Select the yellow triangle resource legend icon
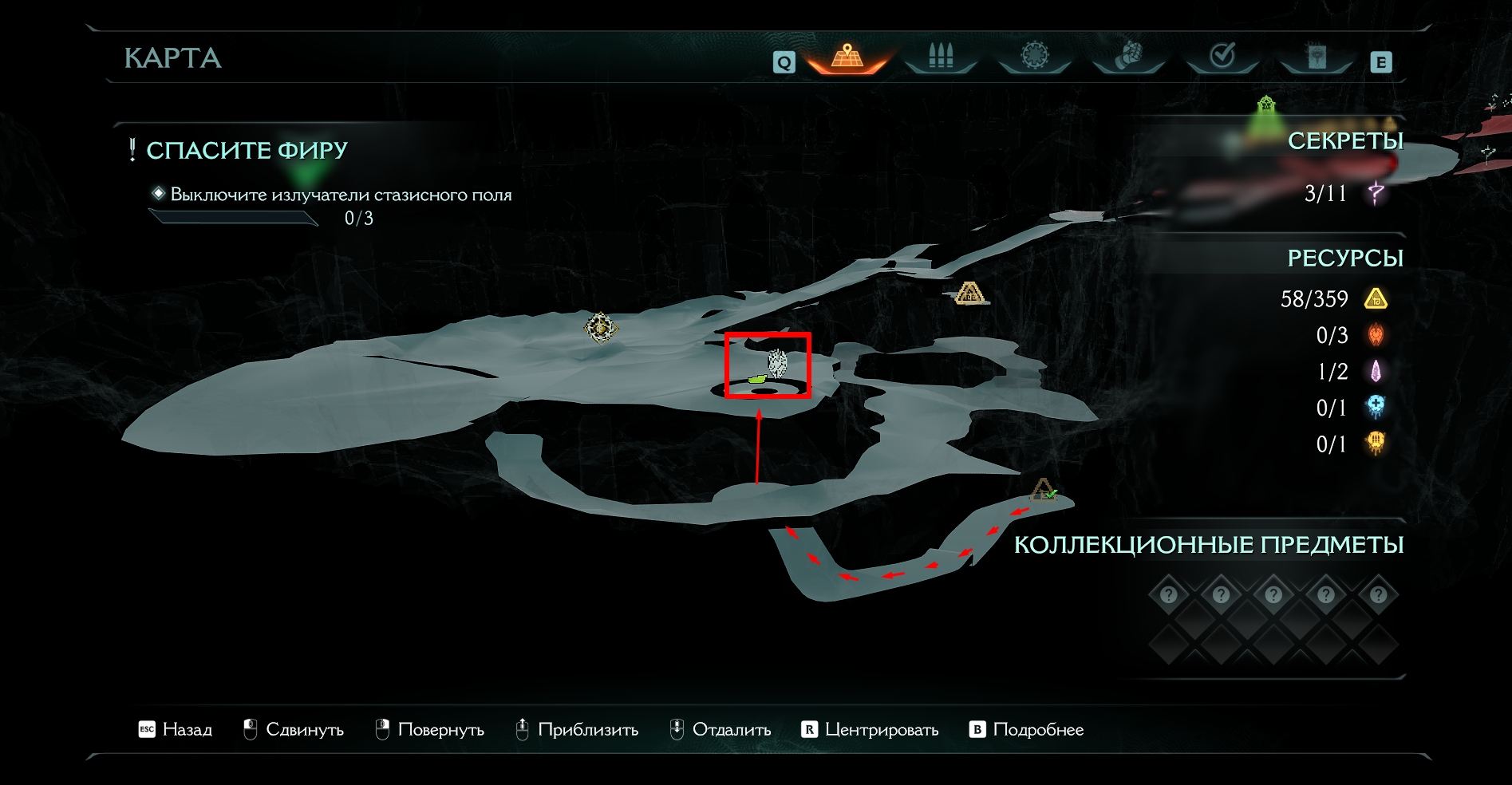 point(1376,299)
